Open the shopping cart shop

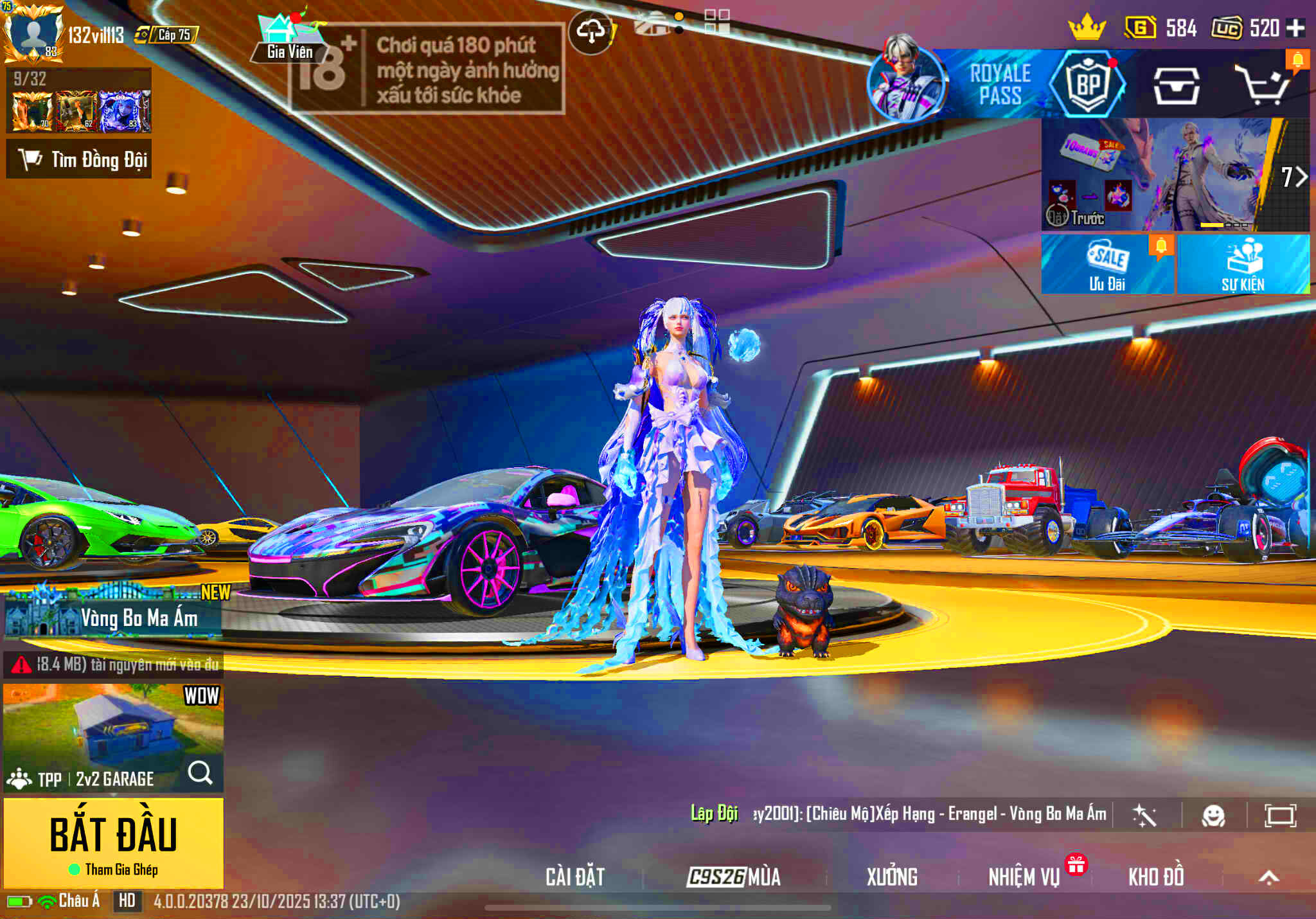(1264, 85)
